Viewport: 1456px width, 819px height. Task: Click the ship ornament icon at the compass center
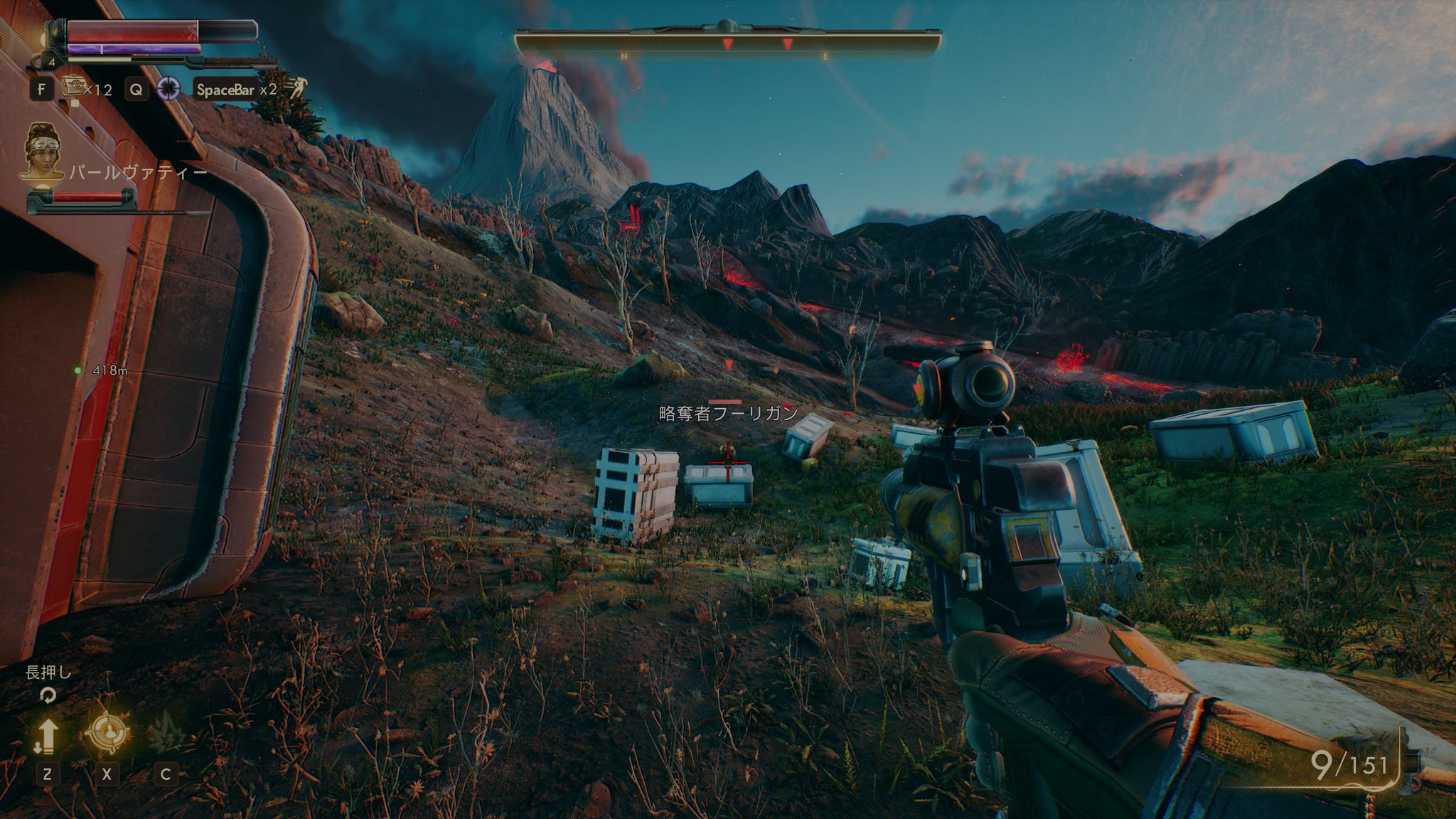727,26
